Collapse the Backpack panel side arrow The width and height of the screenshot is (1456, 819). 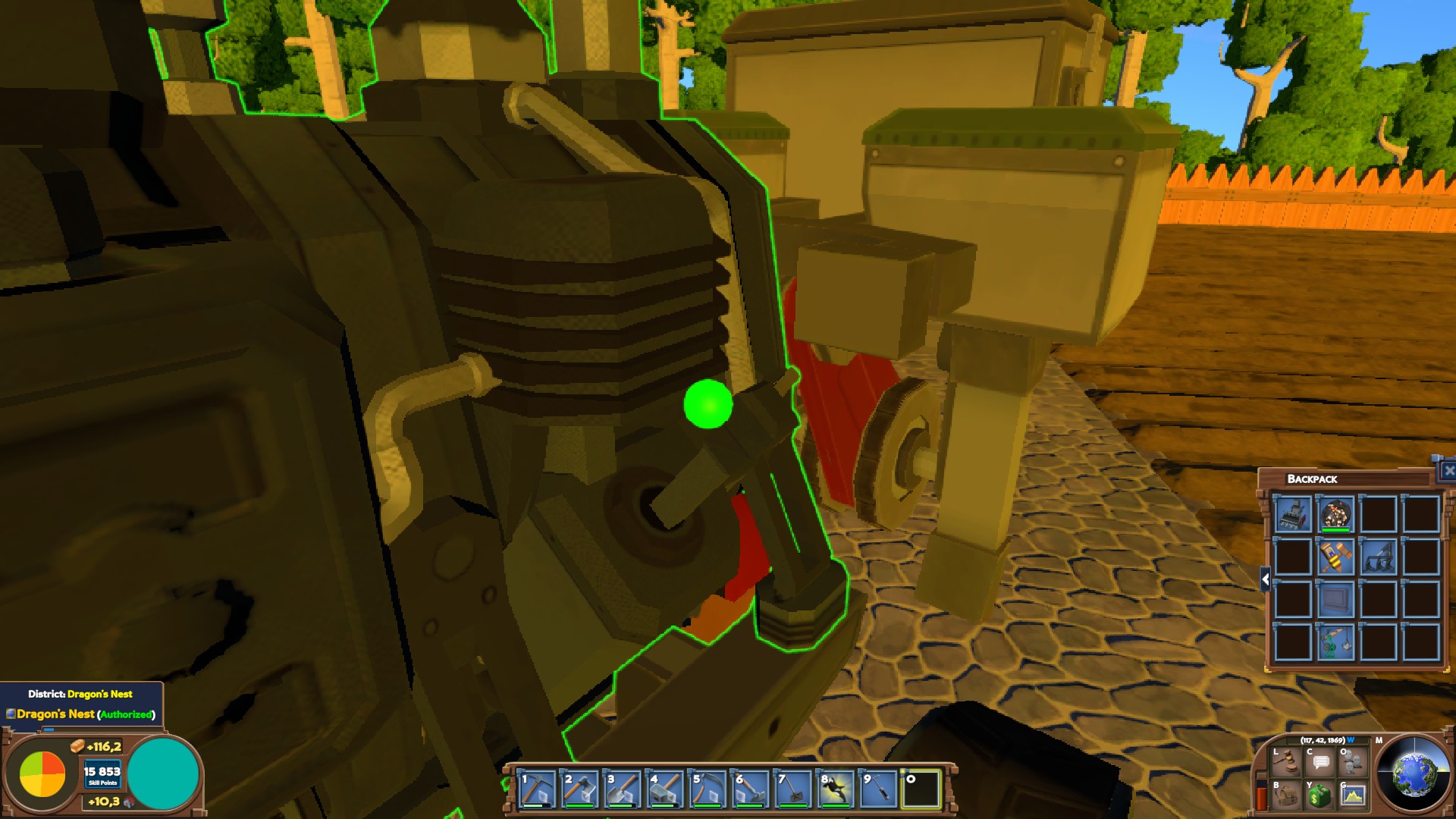[x=1265, y=577]
